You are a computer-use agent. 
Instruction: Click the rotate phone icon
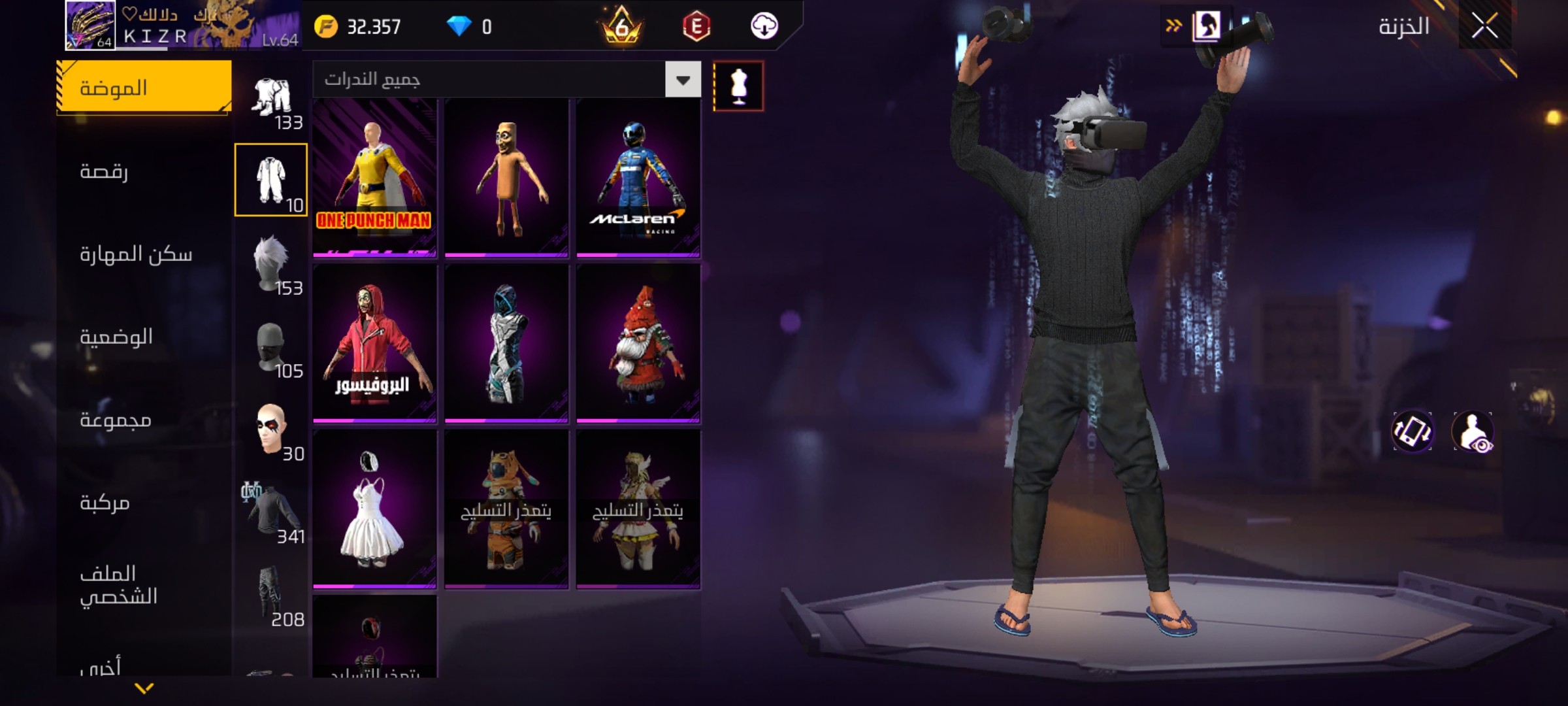pyautogui.click(x=1413, y=431)
